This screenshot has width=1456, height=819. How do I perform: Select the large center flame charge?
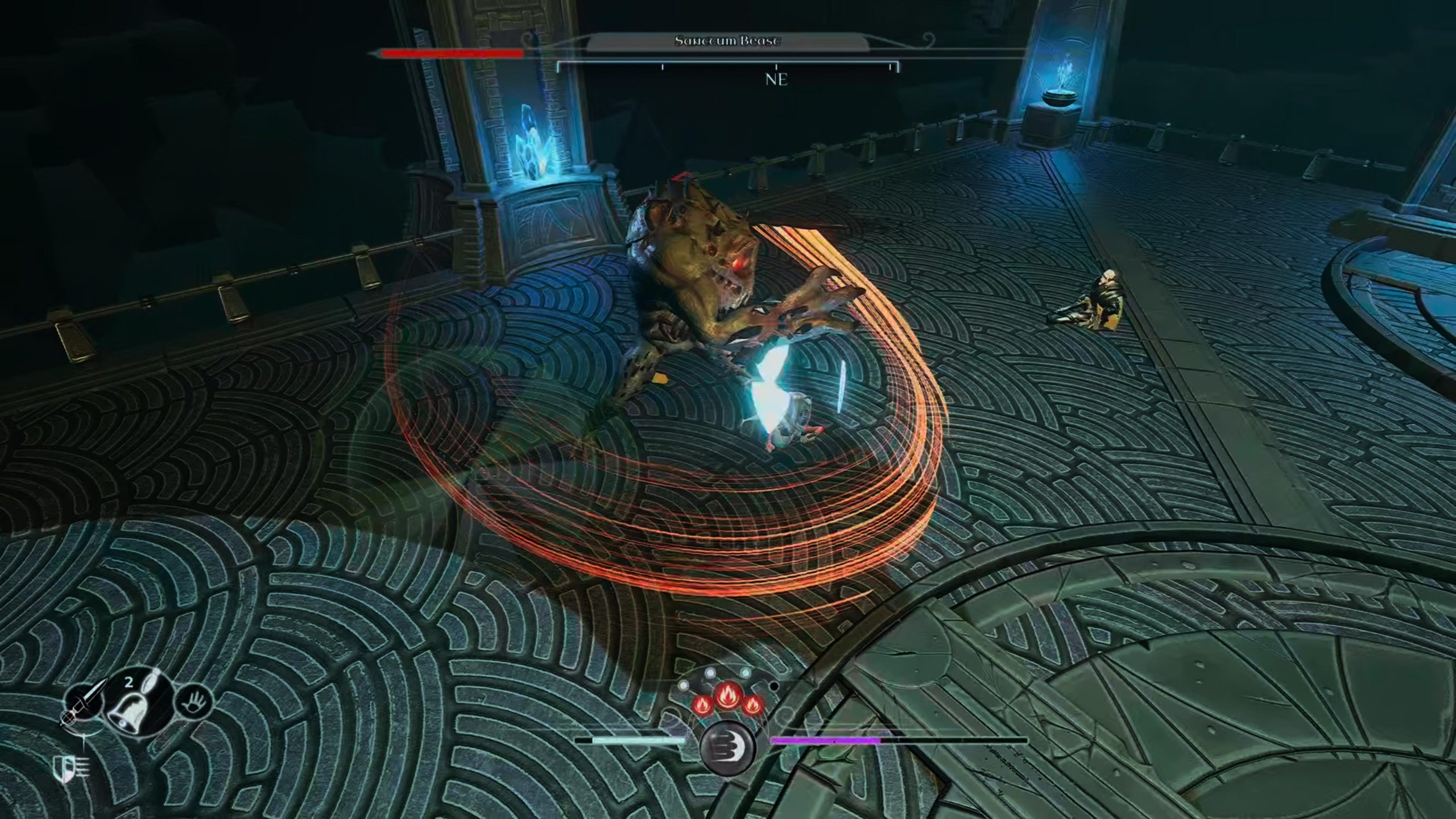[726, 696]
